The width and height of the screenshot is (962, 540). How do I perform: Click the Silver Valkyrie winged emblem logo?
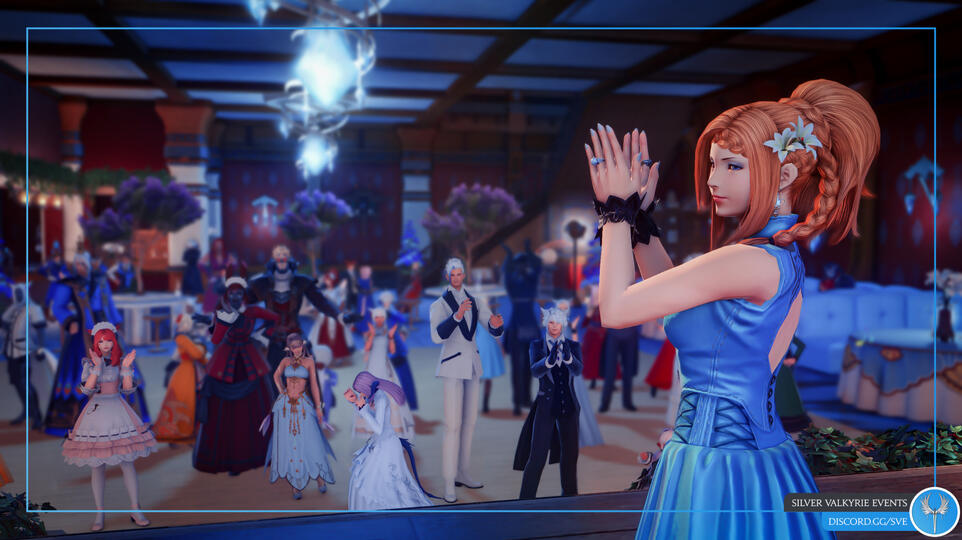coord(933,510)
